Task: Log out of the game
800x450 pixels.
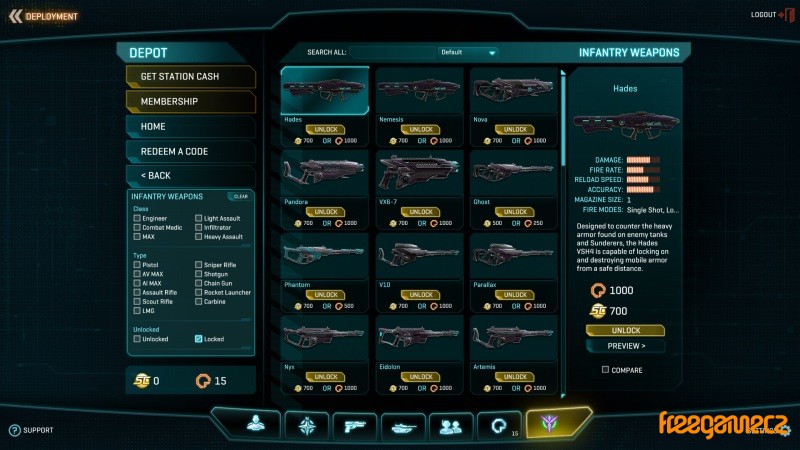Action: 768,15
